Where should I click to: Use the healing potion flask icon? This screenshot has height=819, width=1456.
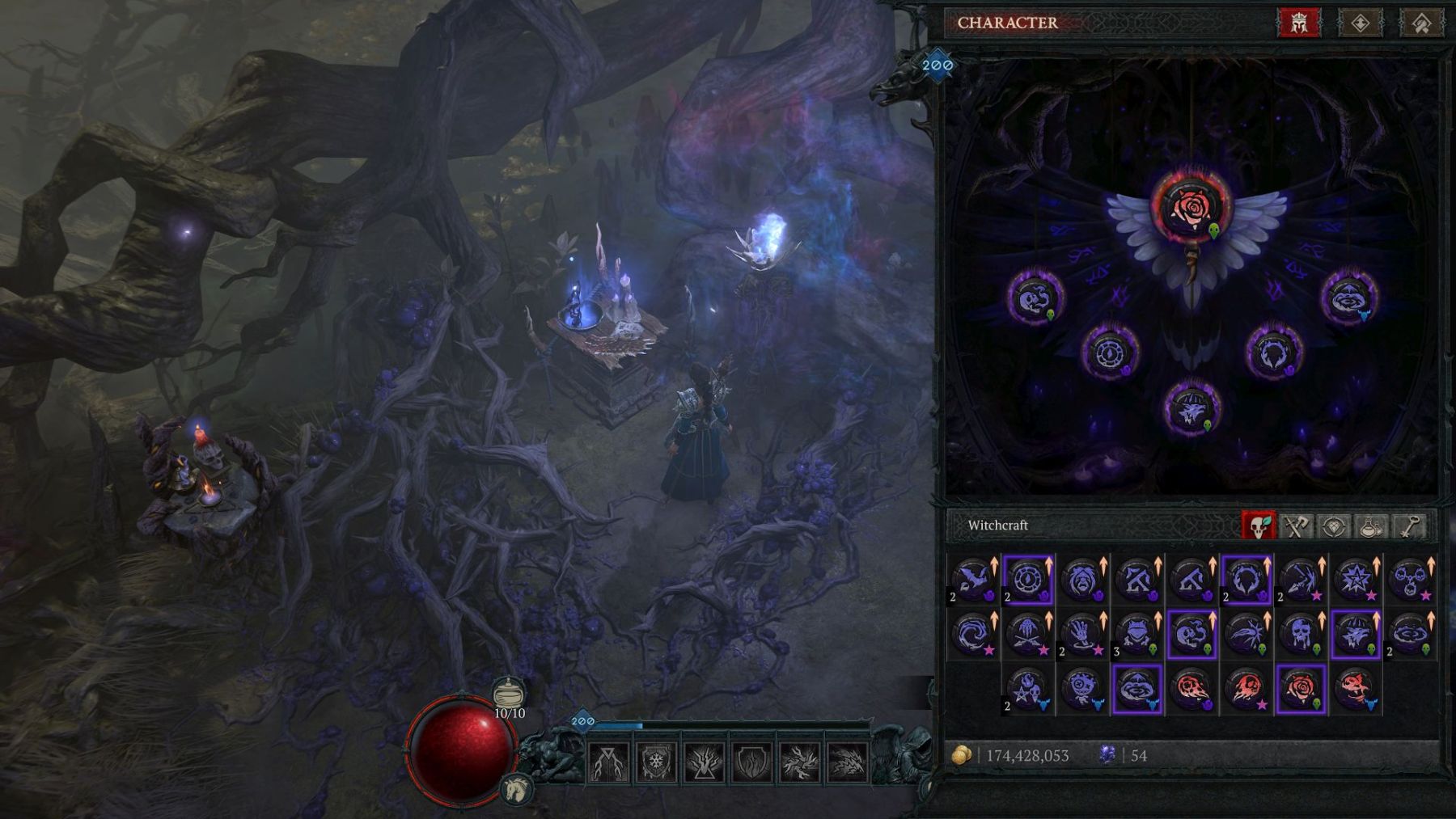[509, 693]
